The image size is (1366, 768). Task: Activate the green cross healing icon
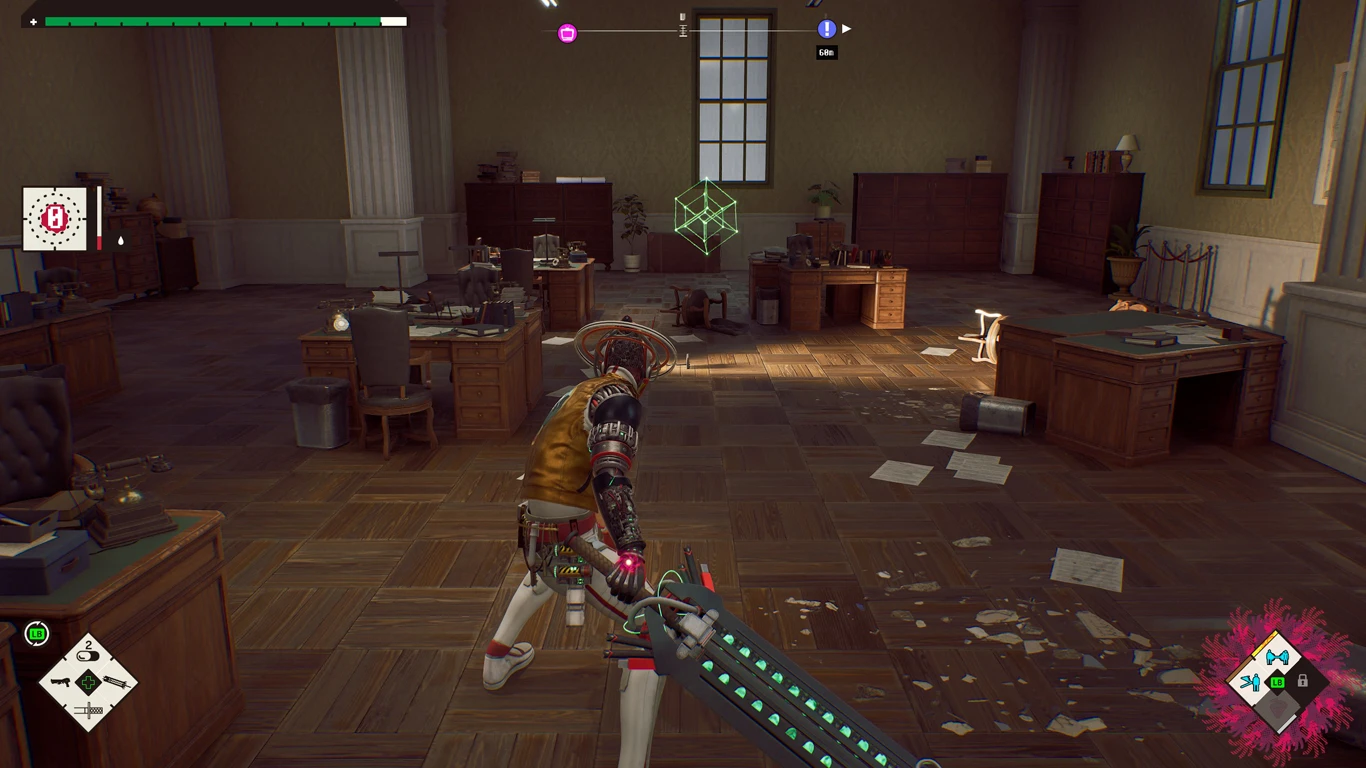click(89, 683)
